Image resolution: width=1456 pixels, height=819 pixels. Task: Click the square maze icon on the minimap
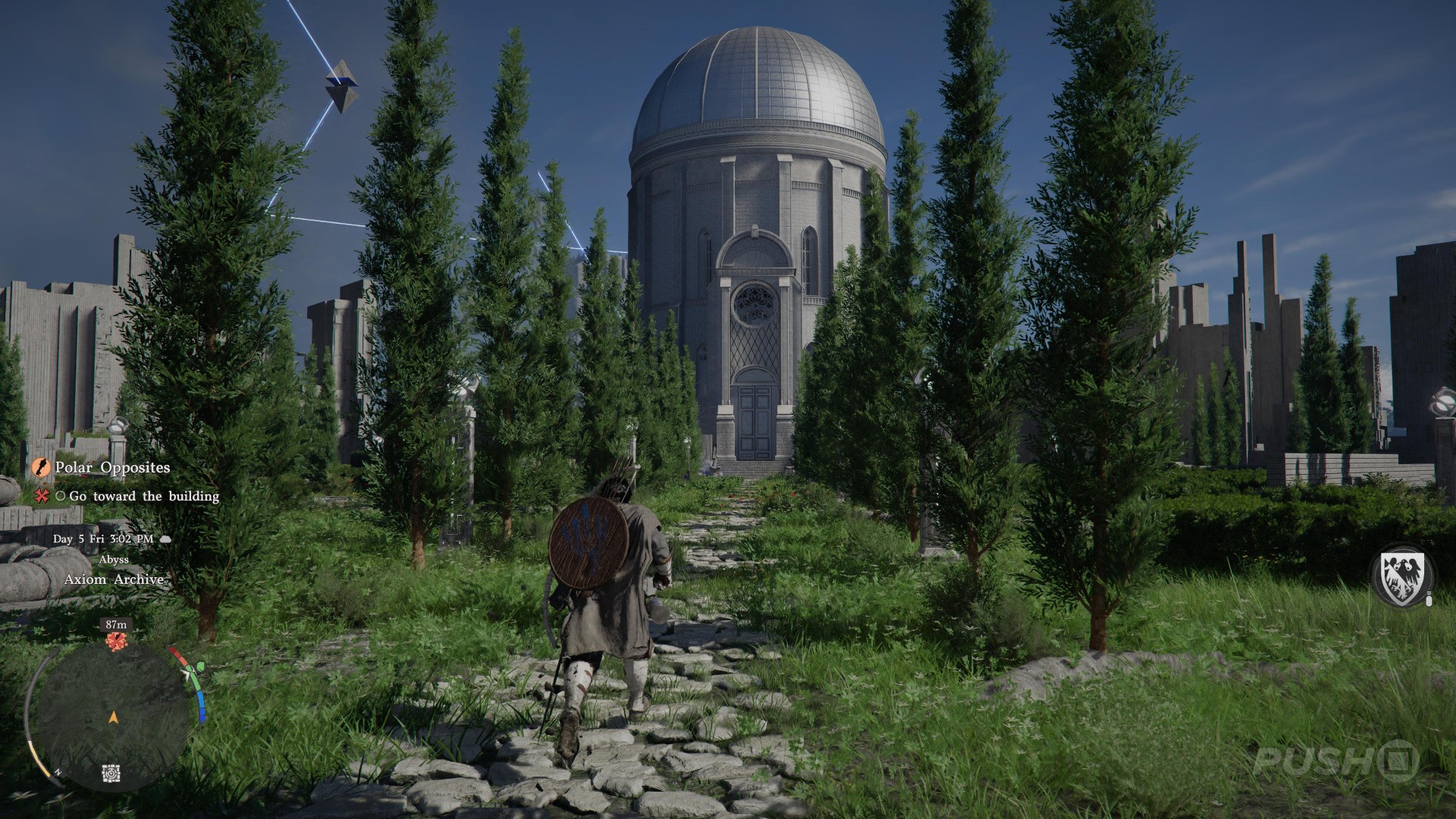point(111,774)
